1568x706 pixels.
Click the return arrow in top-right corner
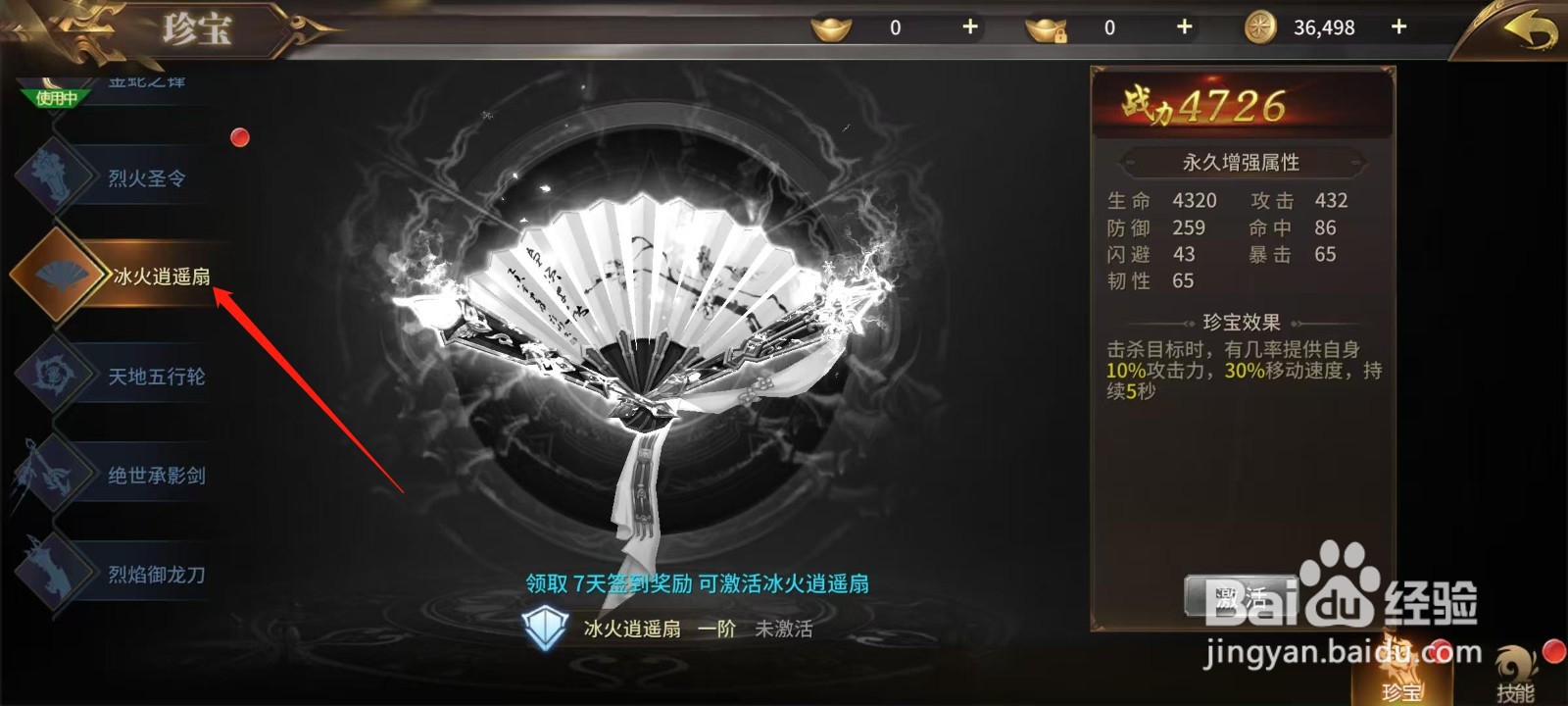(x=1529, y=27)
